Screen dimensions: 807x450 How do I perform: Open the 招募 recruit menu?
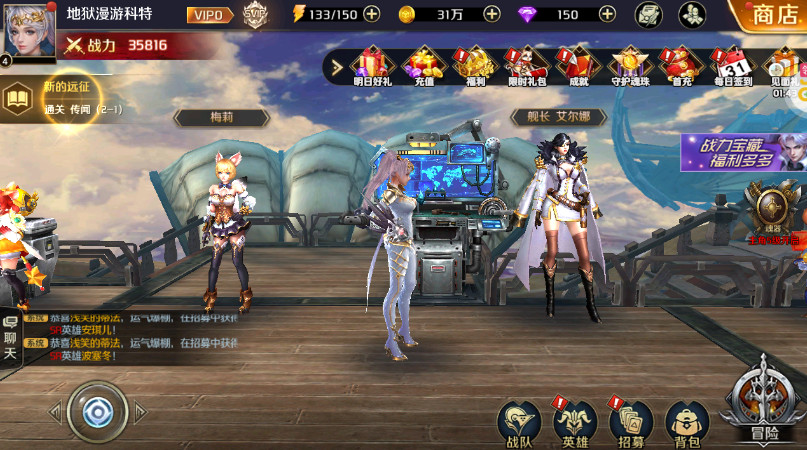pyautogui.click(x=630, y=422)
